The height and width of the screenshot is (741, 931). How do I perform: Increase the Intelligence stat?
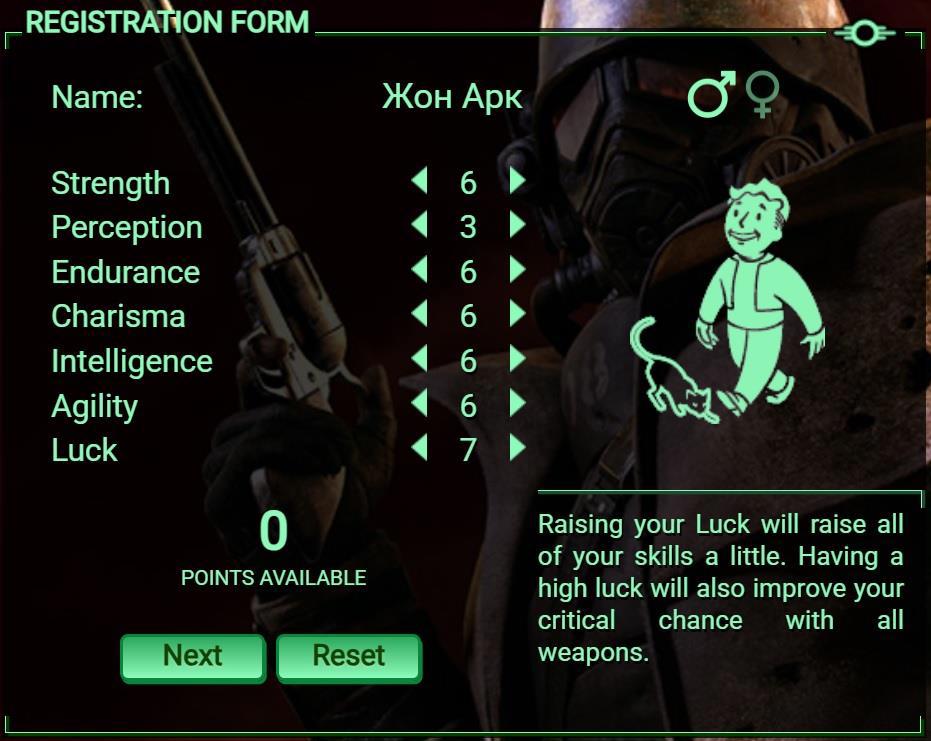[517, 359]
